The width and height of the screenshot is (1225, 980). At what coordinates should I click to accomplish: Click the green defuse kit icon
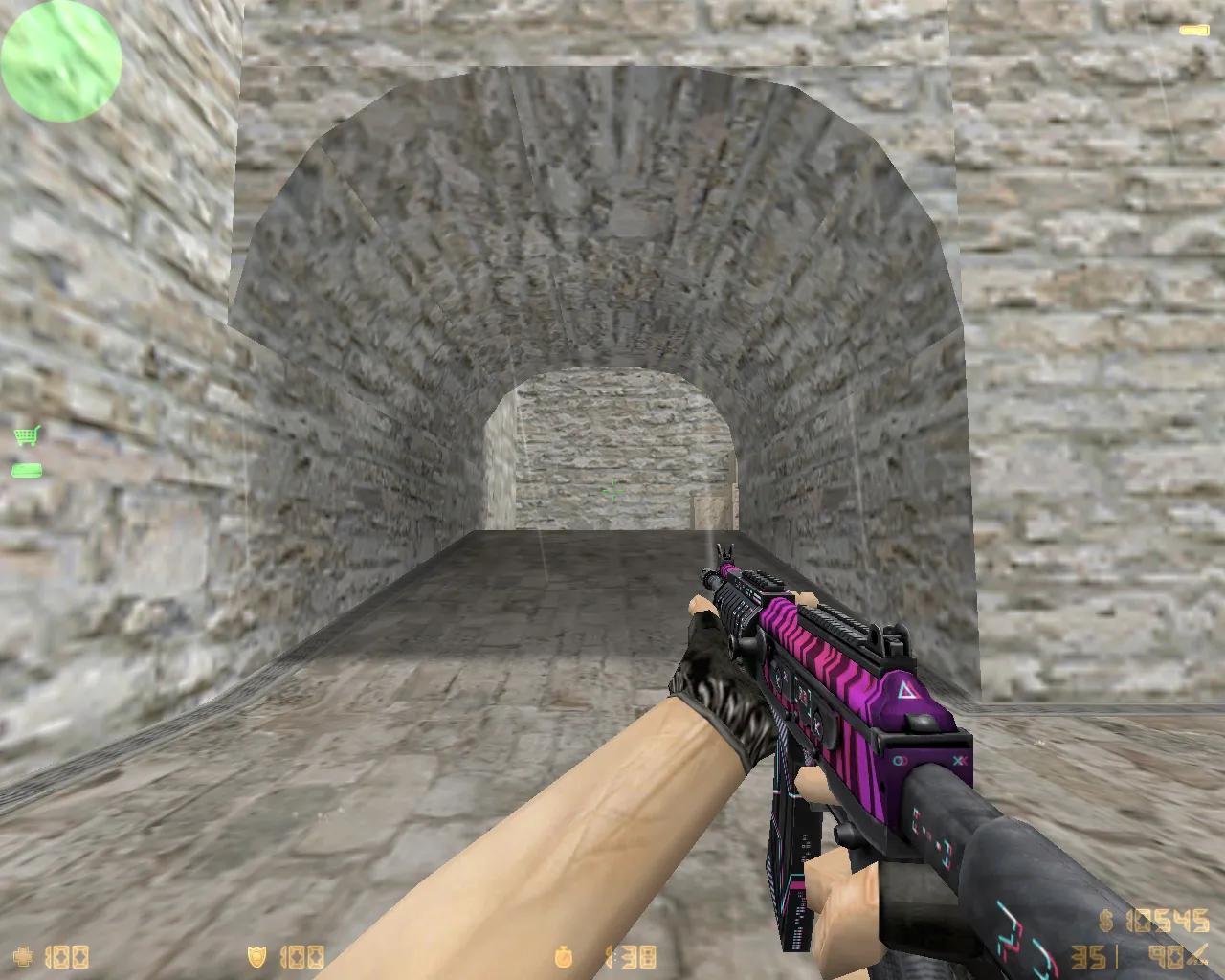[x=26, y=470]
